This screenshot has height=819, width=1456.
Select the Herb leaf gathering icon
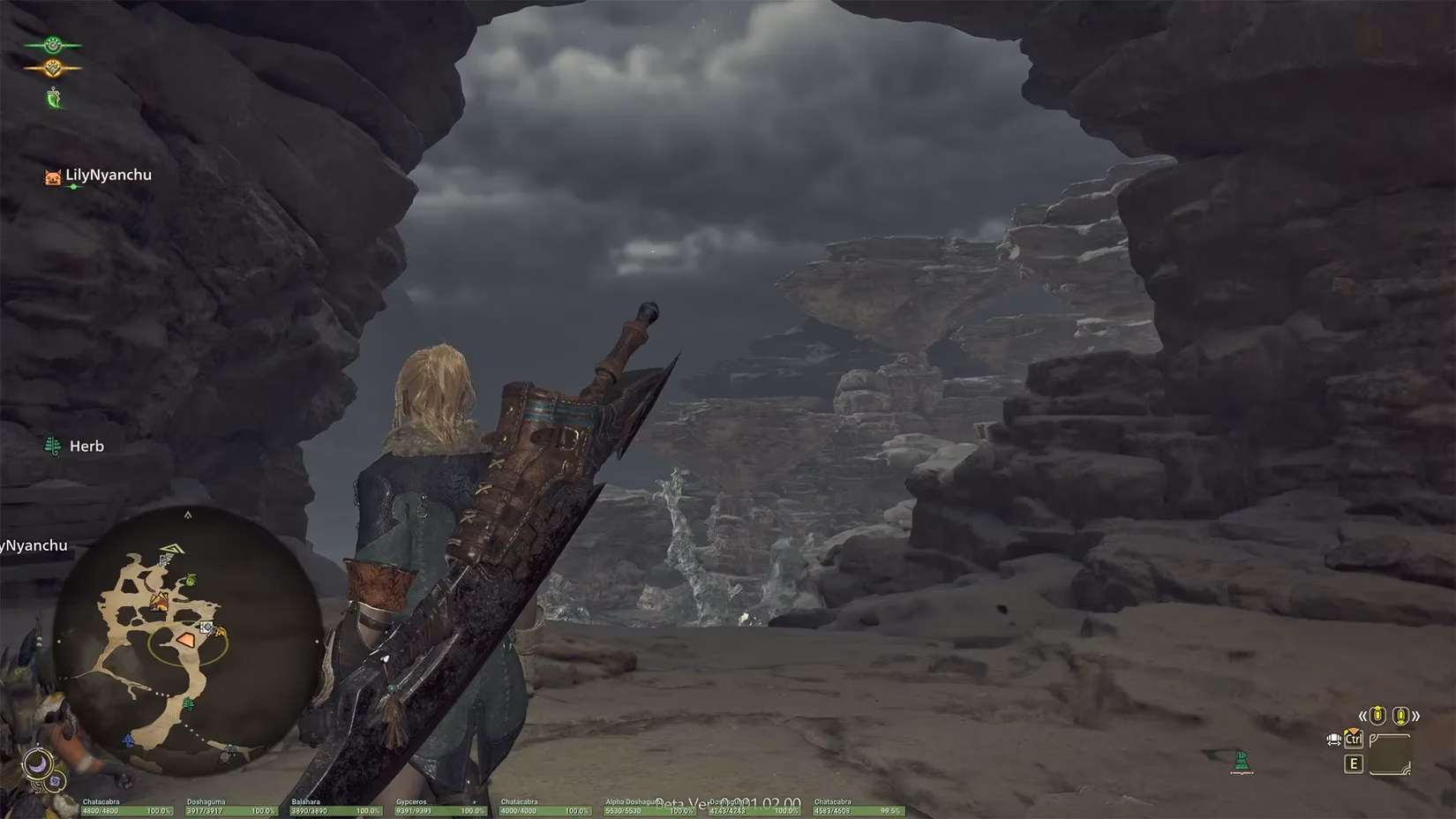coord(53,446)
